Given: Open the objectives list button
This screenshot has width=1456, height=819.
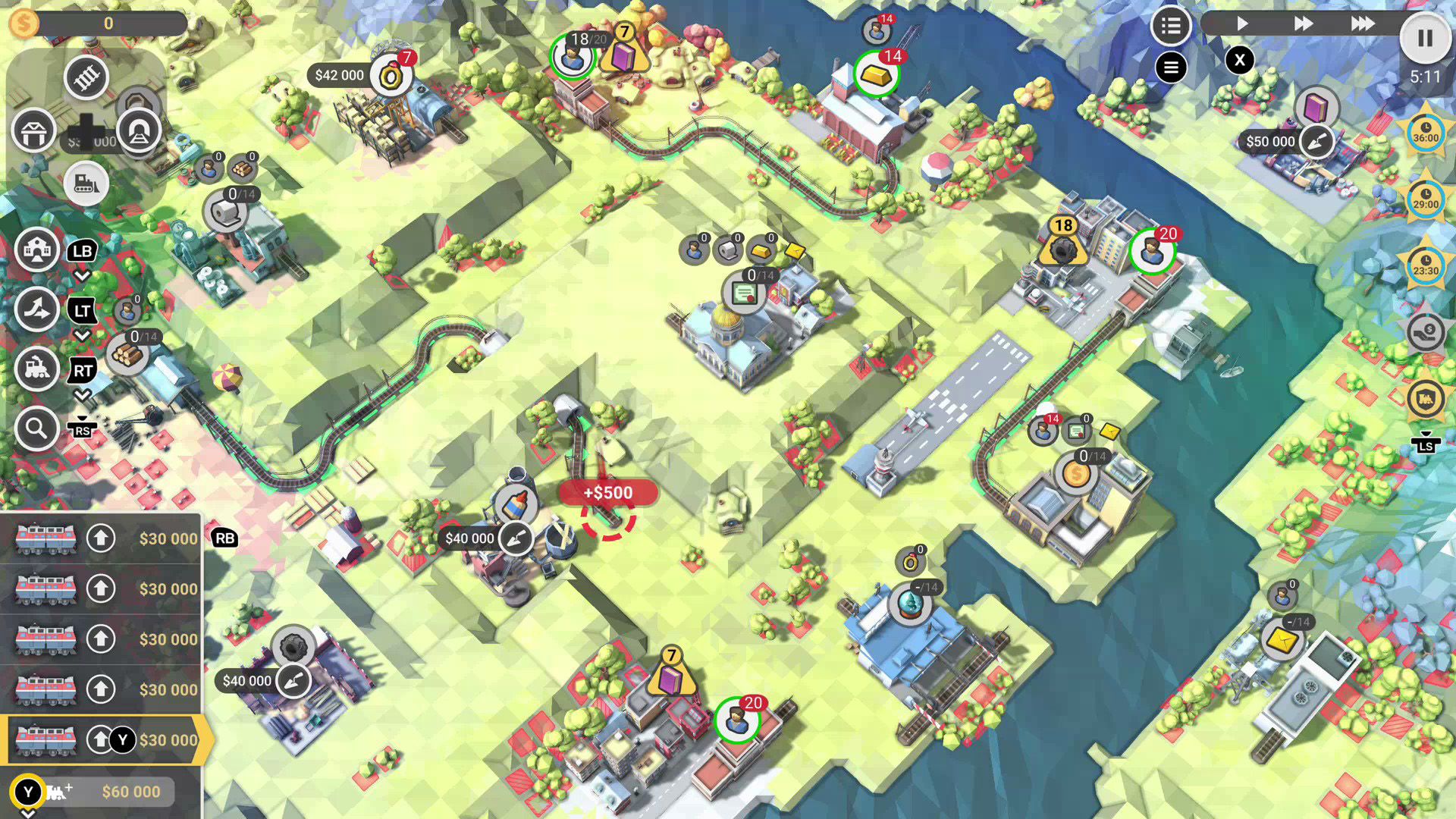Looking at the screenshot, I should click(x=1170, y=26).
